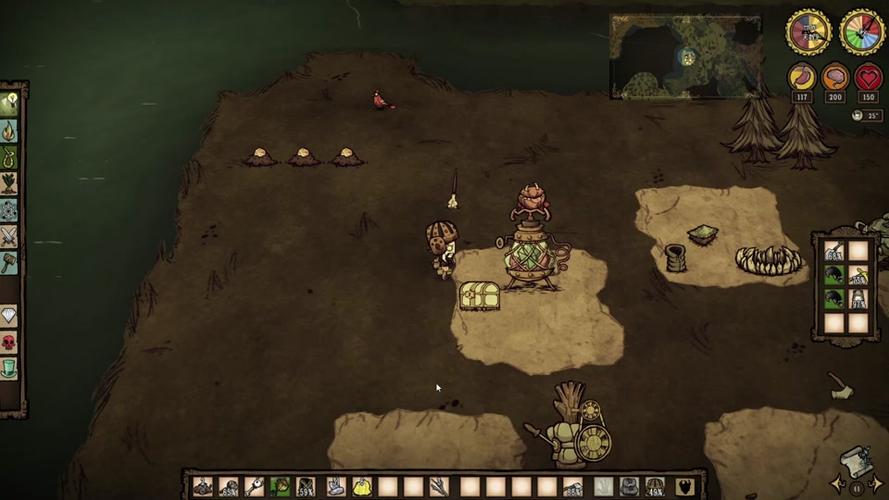
Task: Switch to the Food farming crafting tab
Action: 10,183
